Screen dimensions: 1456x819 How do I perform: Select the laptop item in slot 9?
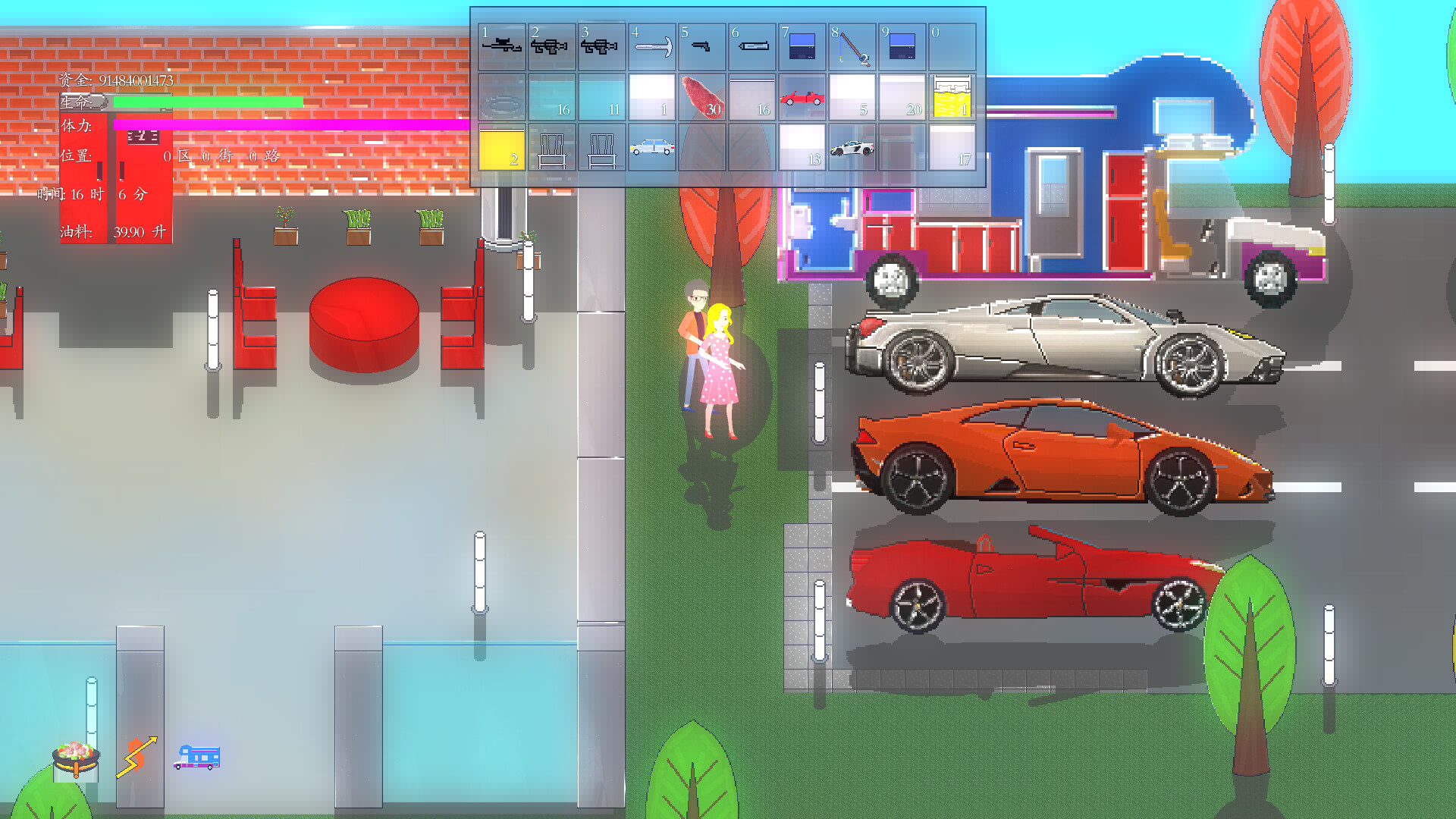[901, 45]
